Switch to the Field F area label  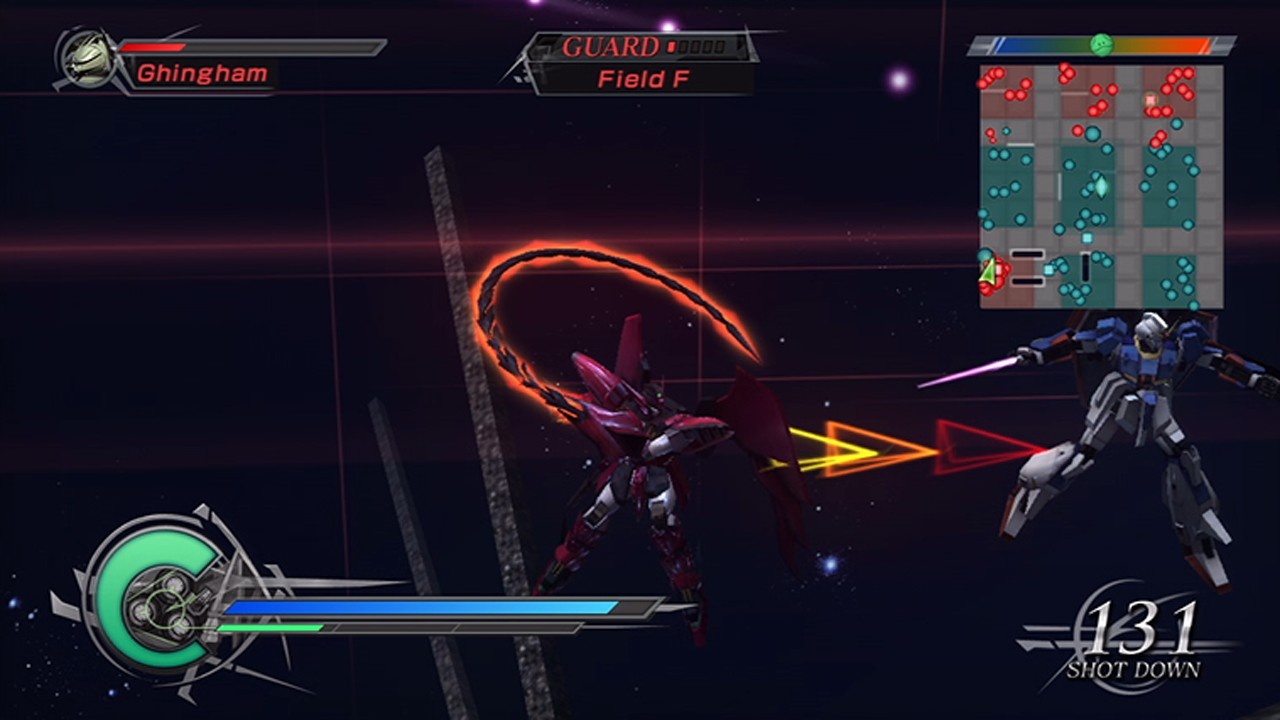645,77
